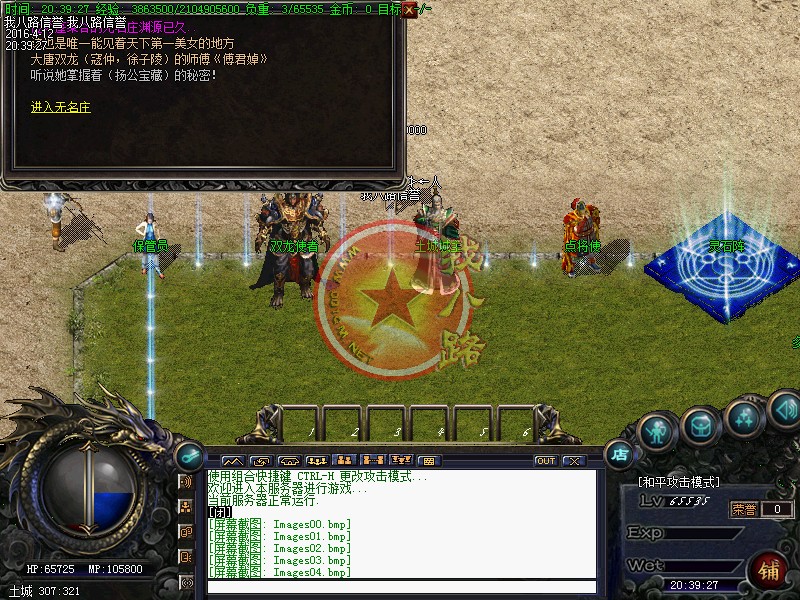Open the red 铺 stall button
Viewport: 800px width, 600px height.
[x=769, y=570]
